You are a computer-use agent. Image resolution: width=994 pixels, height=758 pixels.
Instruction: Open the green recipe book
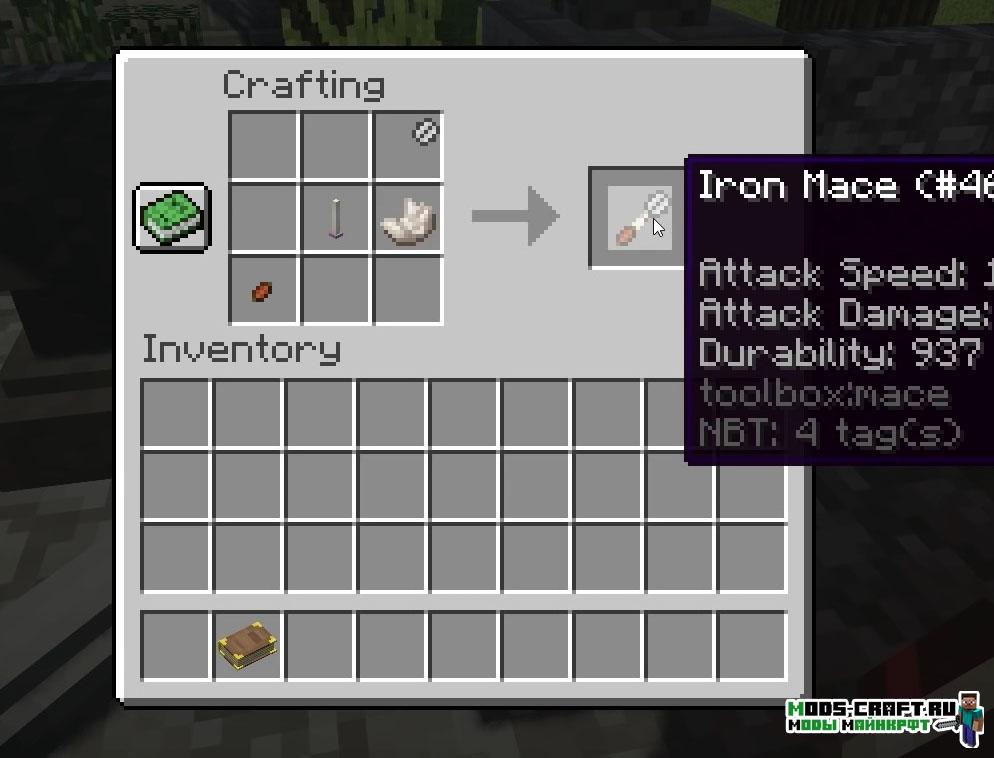(171, 217)
